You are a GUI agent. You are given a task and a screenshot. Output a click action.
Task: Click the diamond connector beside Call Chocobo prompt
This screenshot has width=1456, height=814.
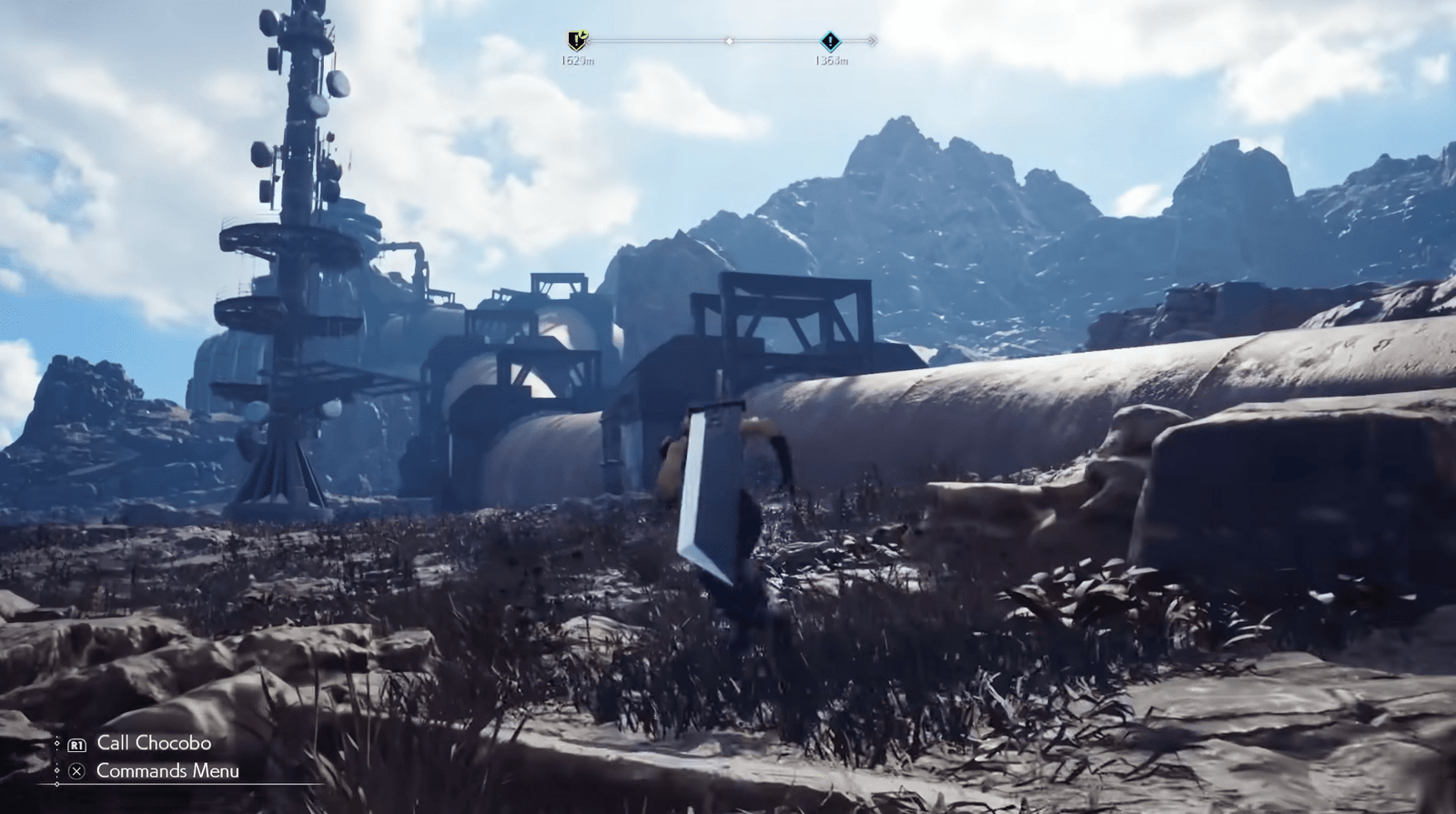tap(56, 742)
